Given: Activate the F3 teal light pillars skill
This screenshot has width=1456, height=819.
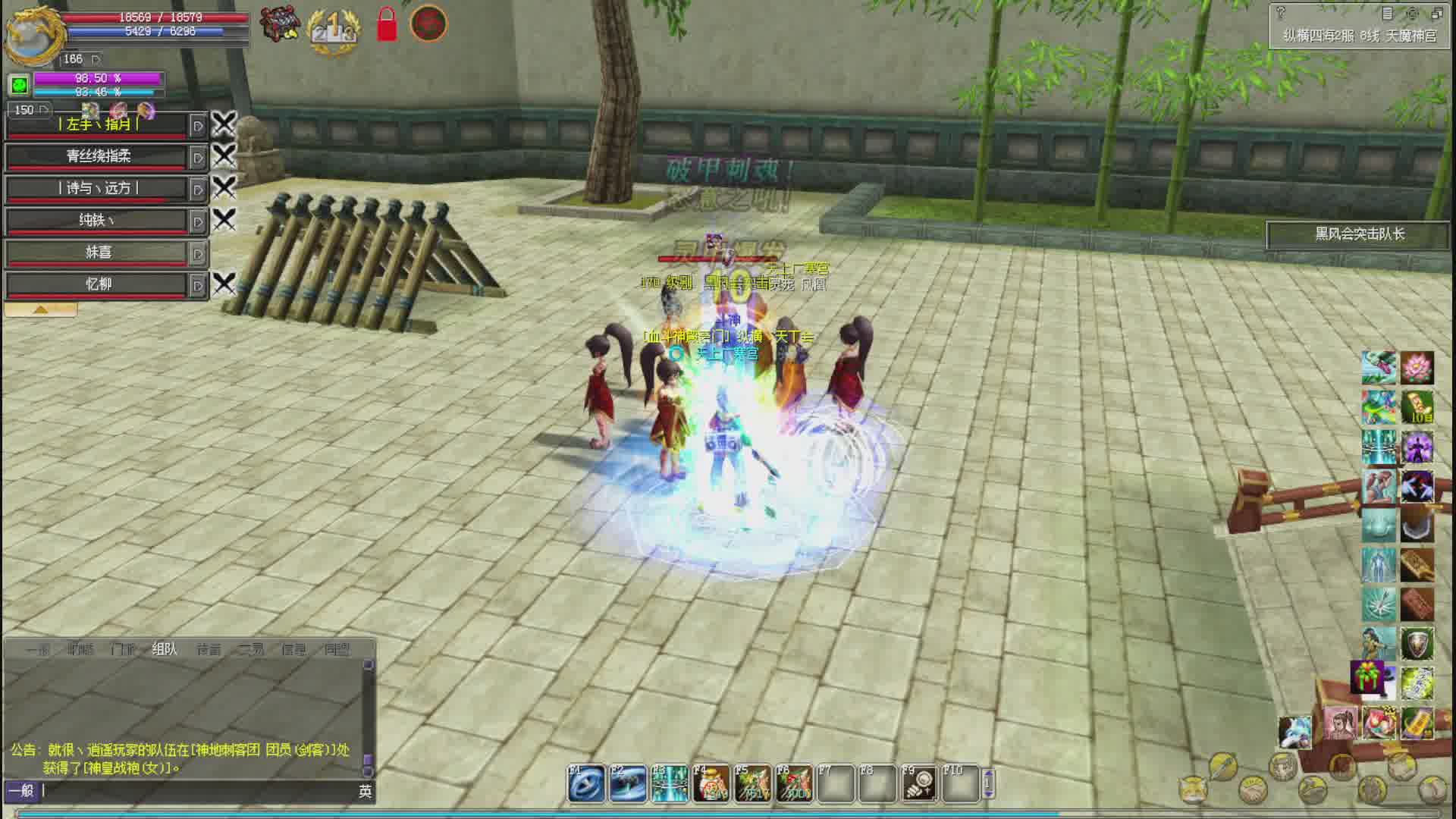Looking at the screenshot, I should click(x=670, y=784).
